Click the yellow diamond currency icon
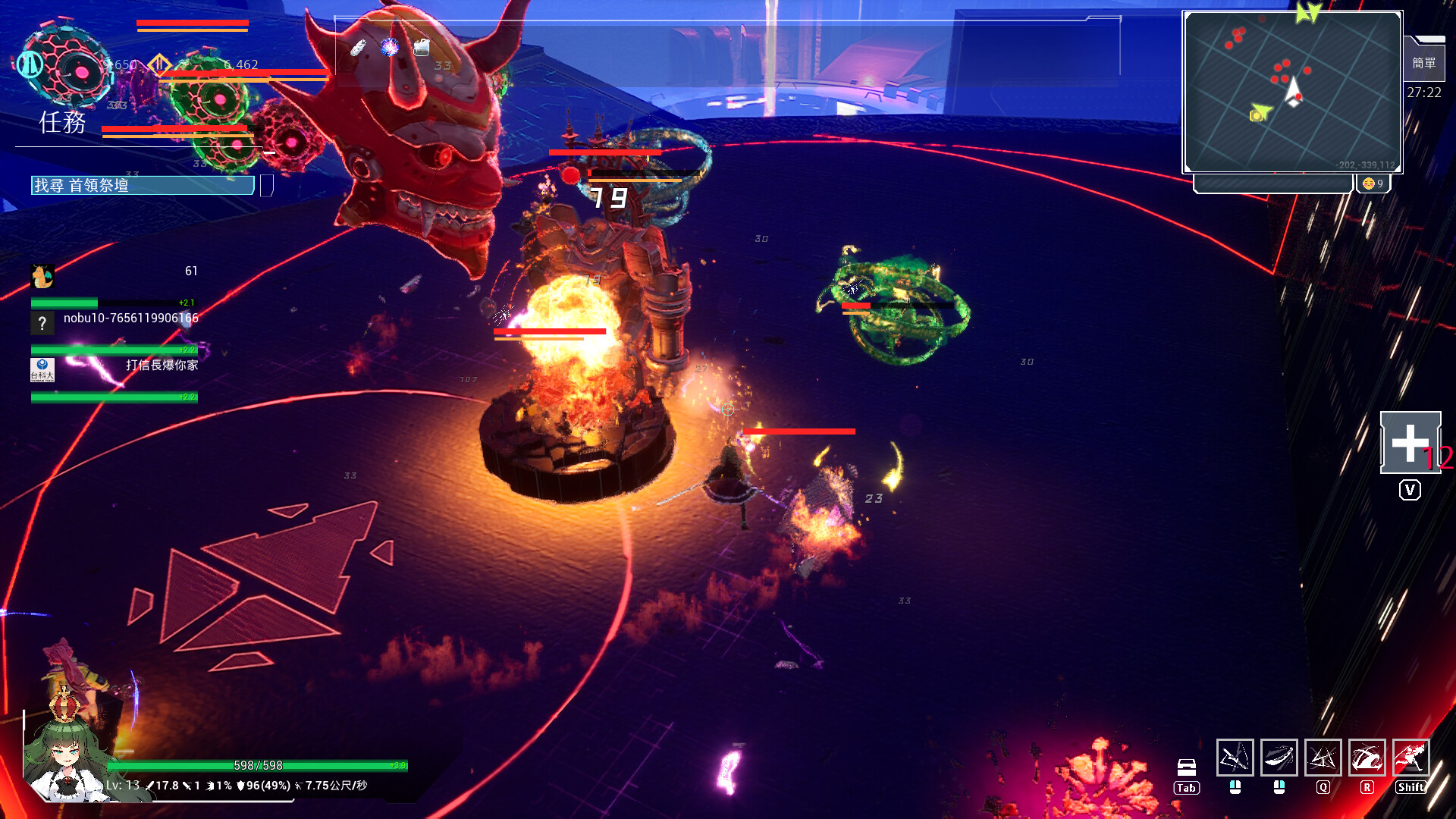 [158, 64]
